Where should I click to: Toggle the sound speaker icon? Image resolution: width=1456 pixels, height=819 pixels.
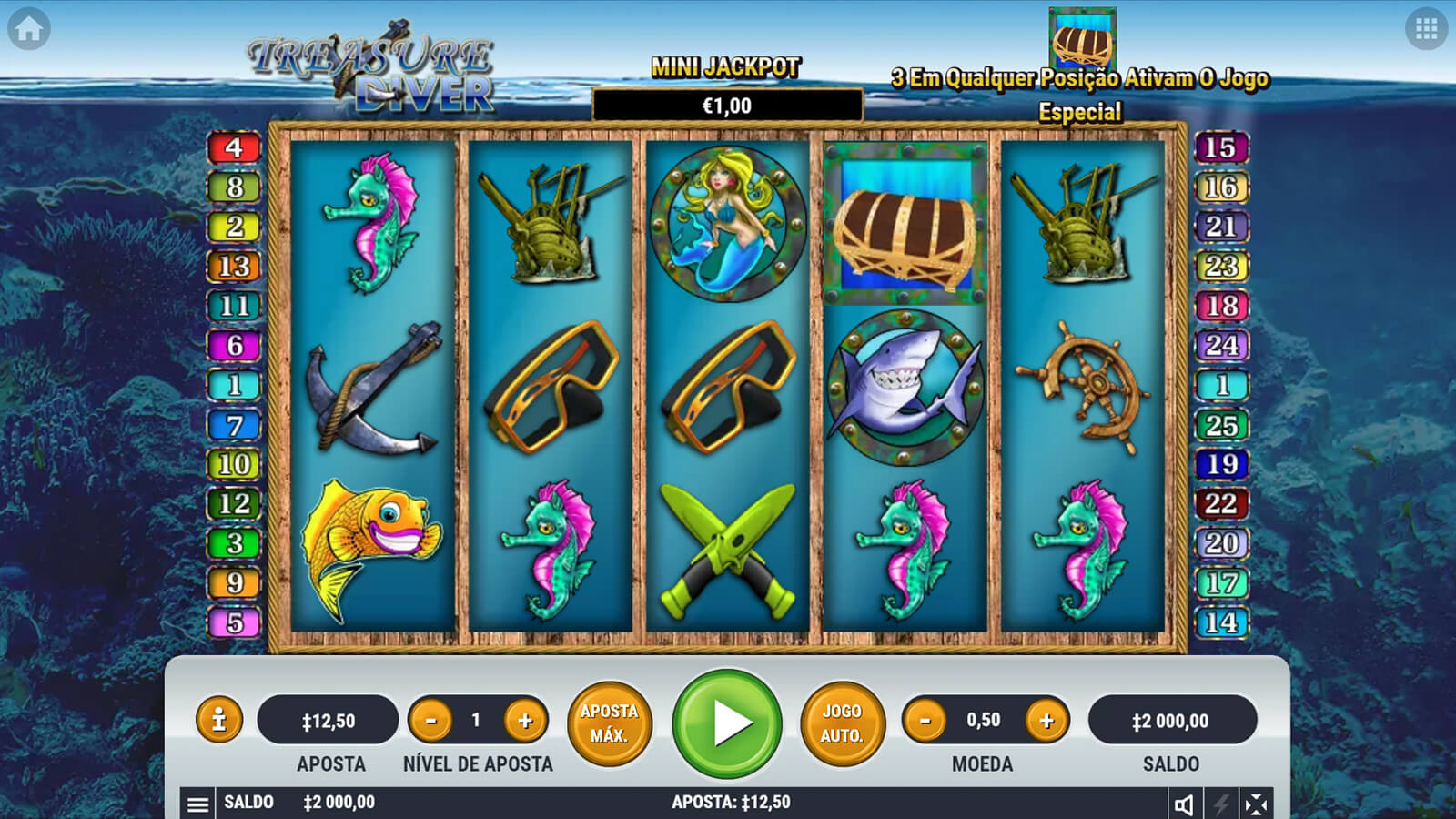coord(1184,804)
